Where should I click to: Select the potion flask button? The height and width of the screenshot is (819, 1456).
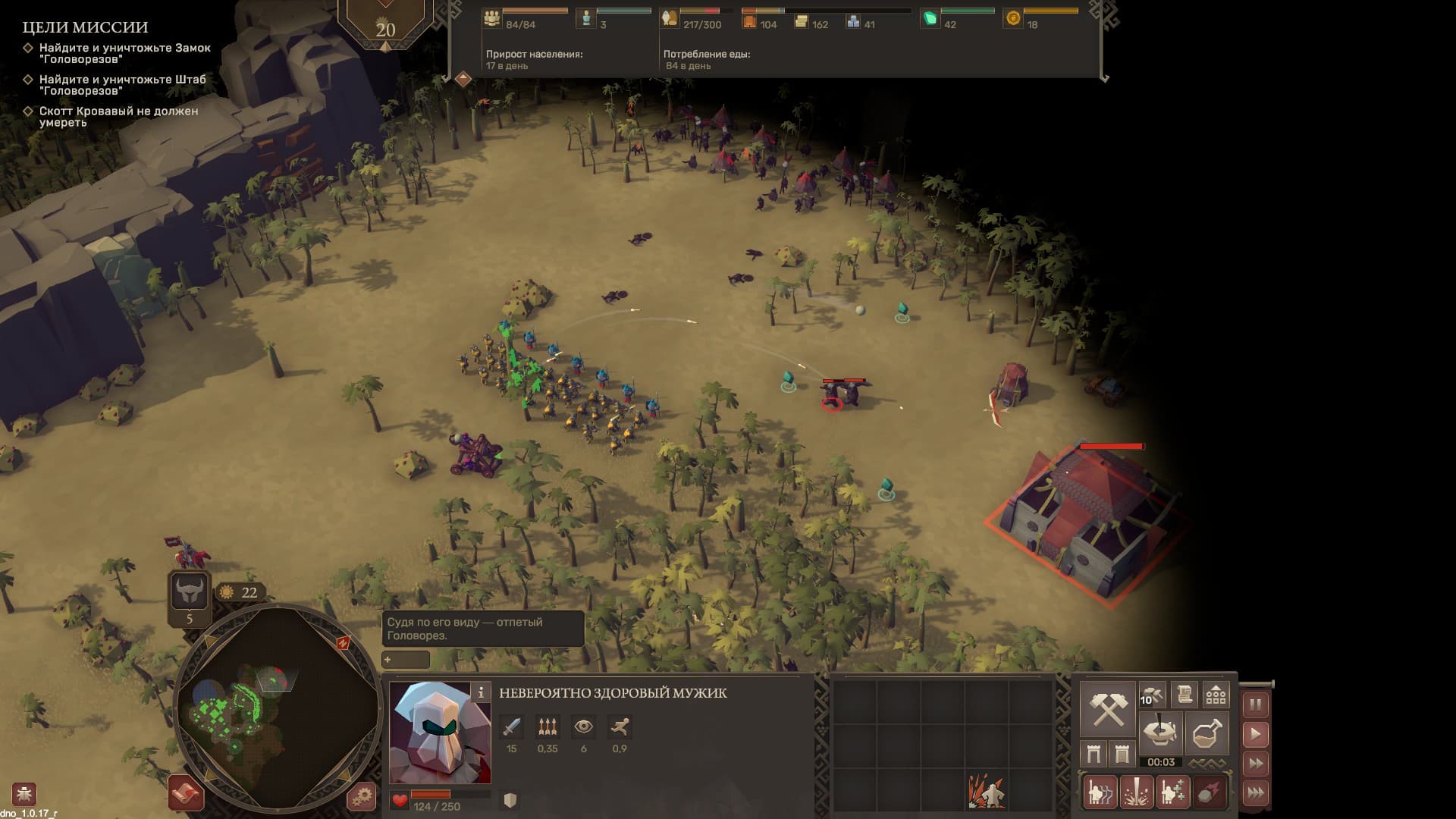coord(1206,733)
